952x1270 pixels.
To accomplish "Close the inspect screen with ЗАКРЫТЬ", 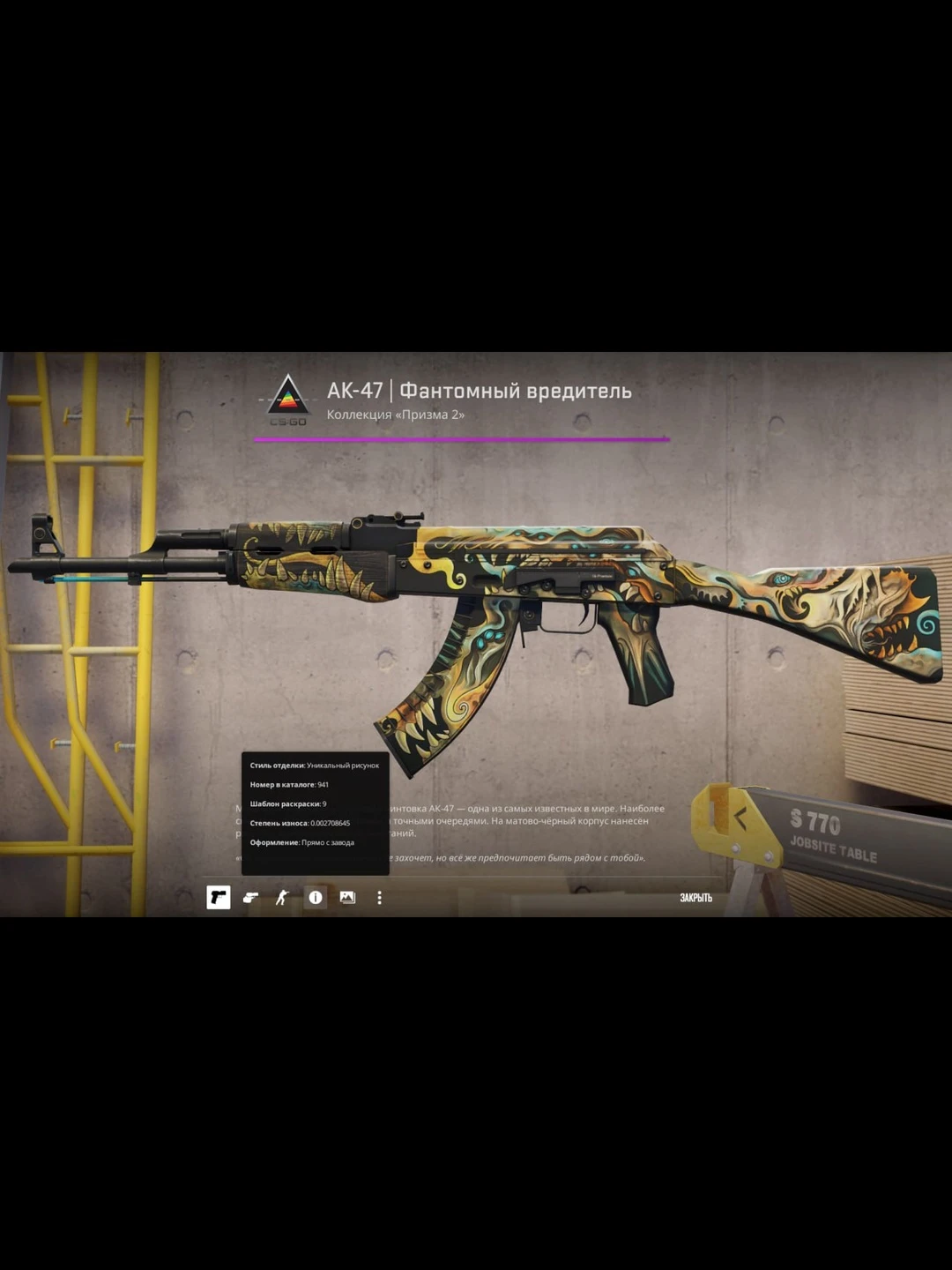I will click(695, 898).
